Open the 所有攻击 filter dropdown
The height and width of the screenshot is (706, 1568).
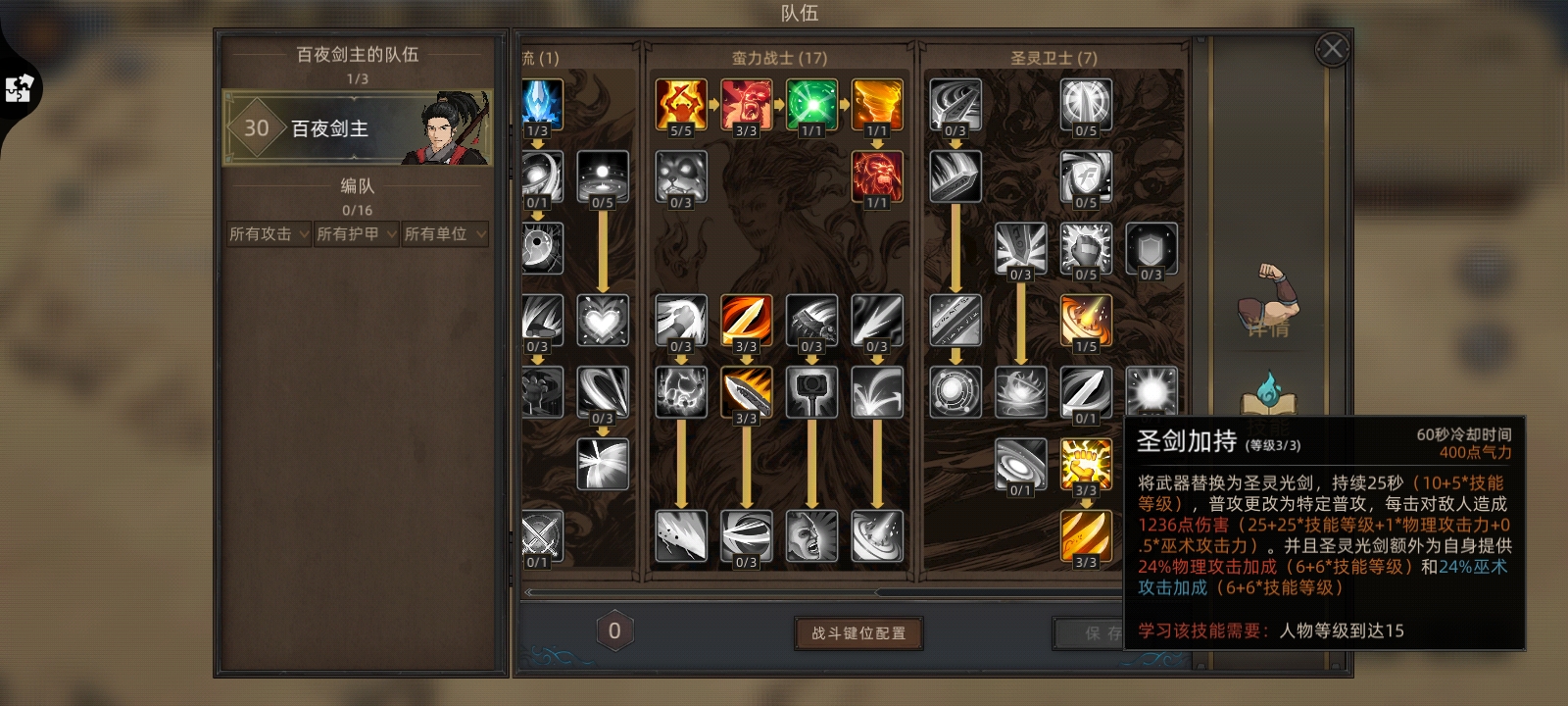click(x=267, y=233)
